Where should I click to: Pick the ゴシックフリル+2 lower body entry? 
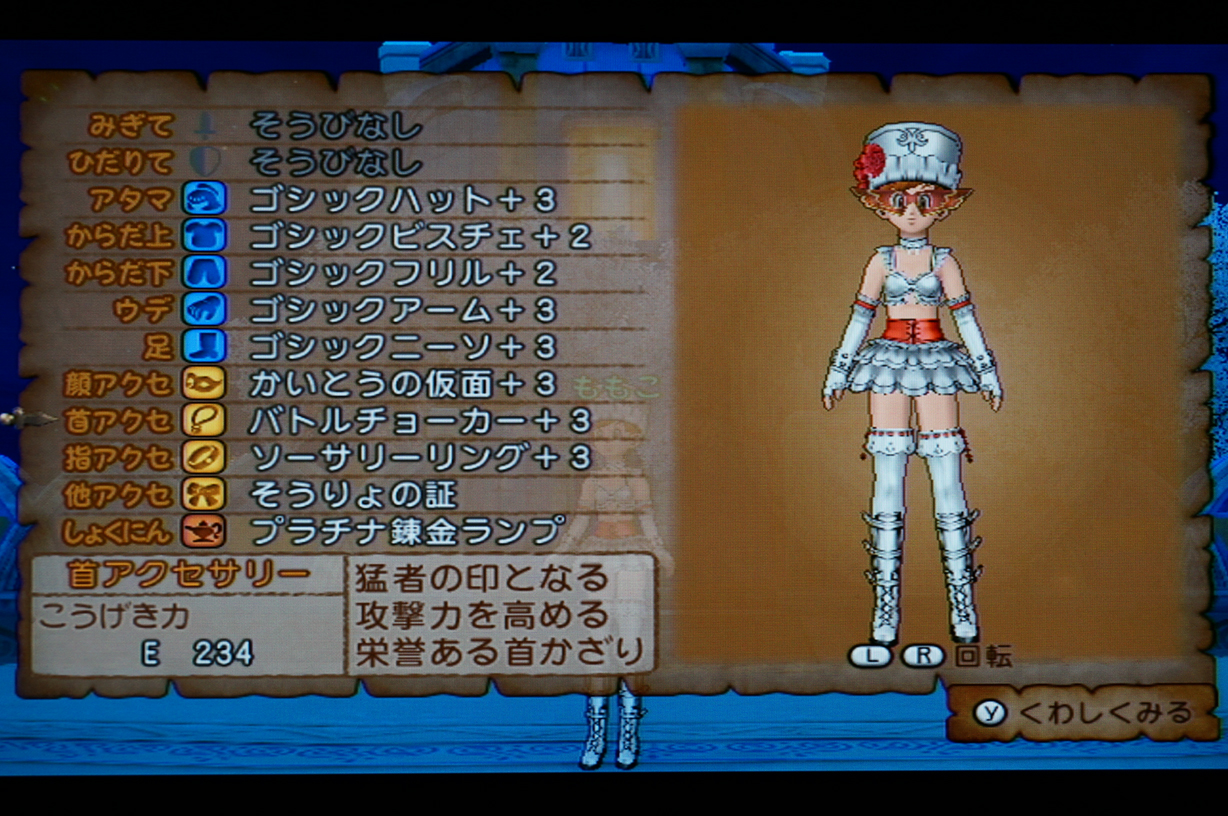tap(401, 272)
